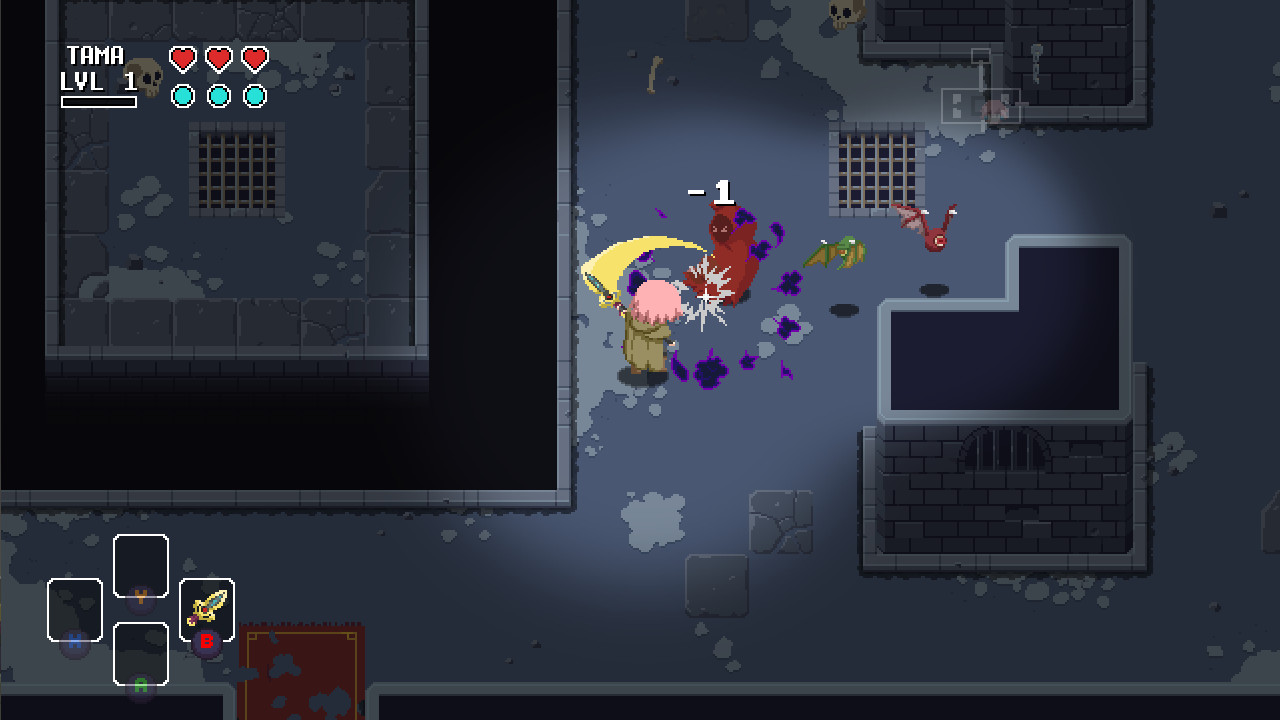Click the middle cyan orb in the HUD

219,98
